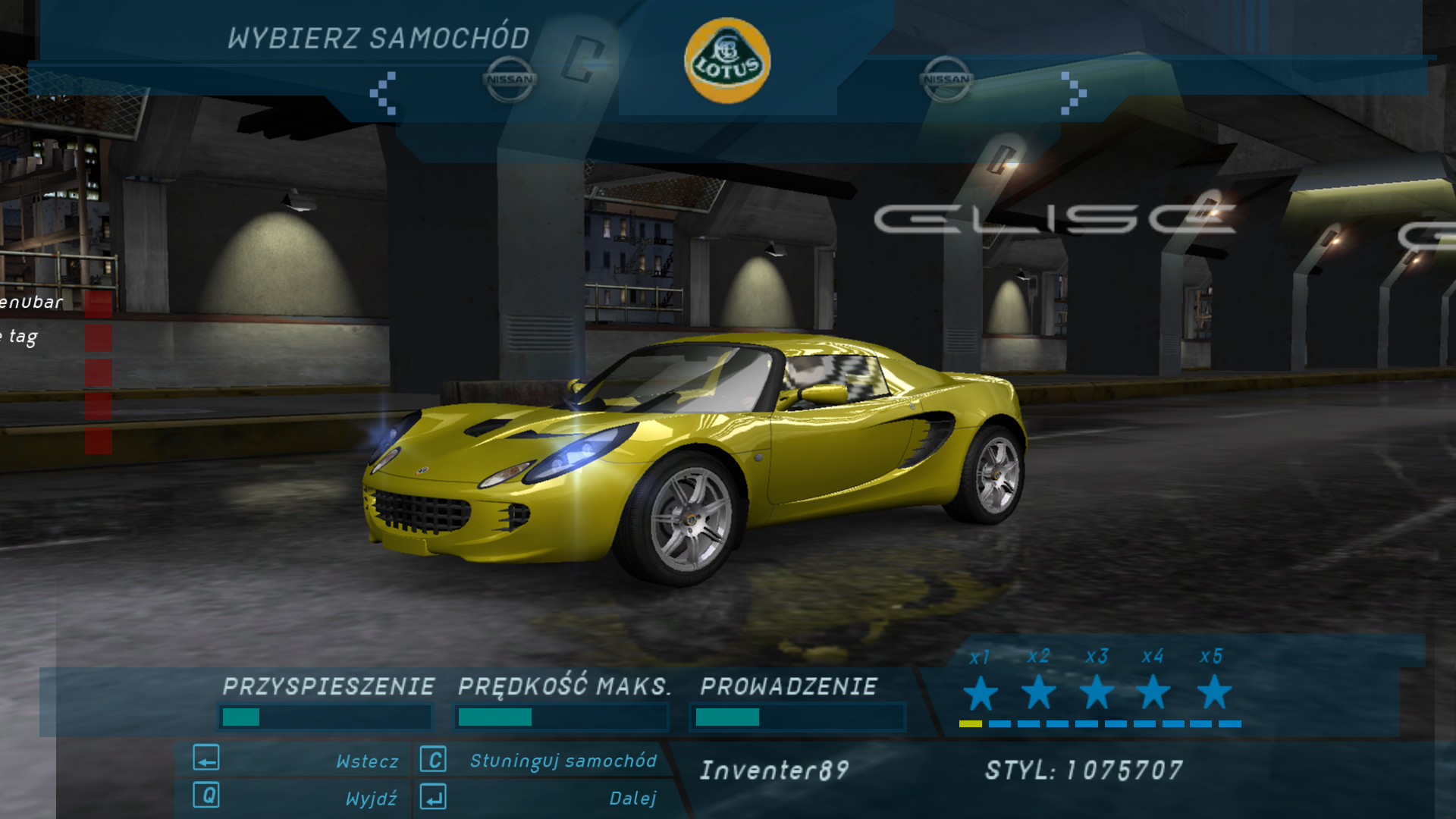Click the left arrow to browse previous car
The image size is (1456, 819).
pos(383,93)
